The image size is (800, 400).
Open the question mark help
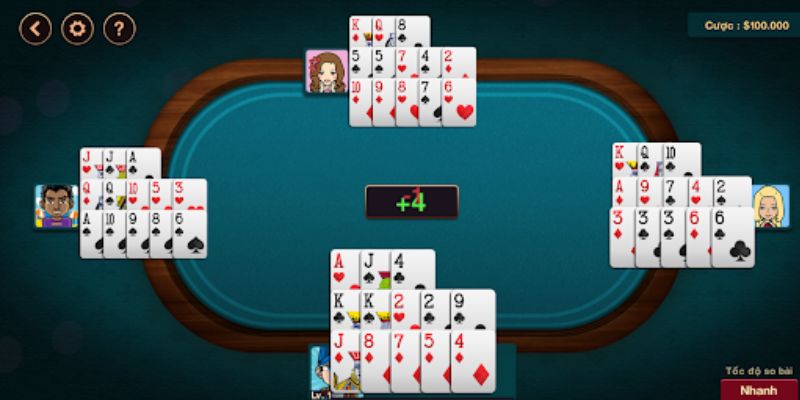point(120,28)
